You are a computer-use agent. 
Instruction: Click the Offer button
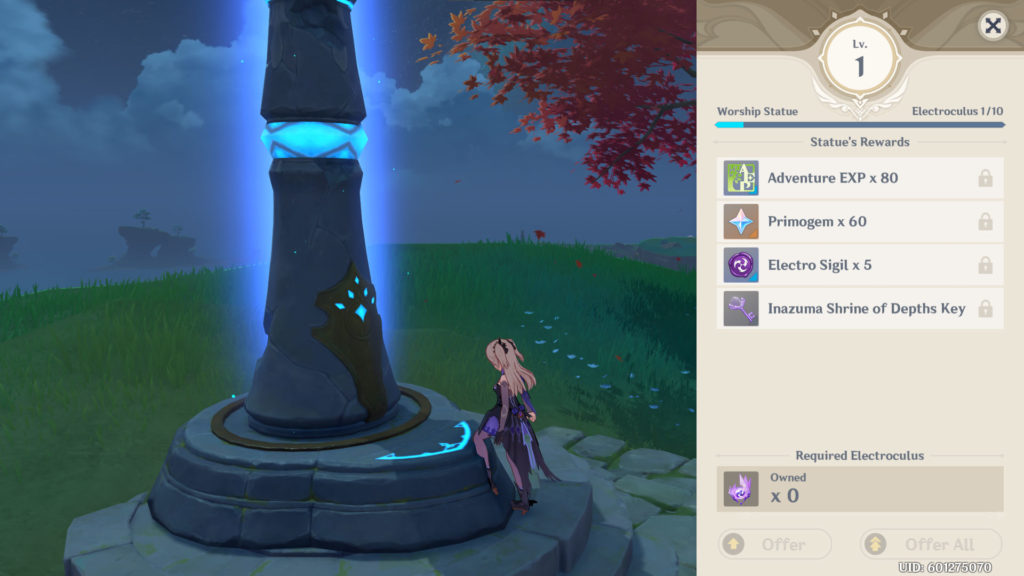[775, 545]
